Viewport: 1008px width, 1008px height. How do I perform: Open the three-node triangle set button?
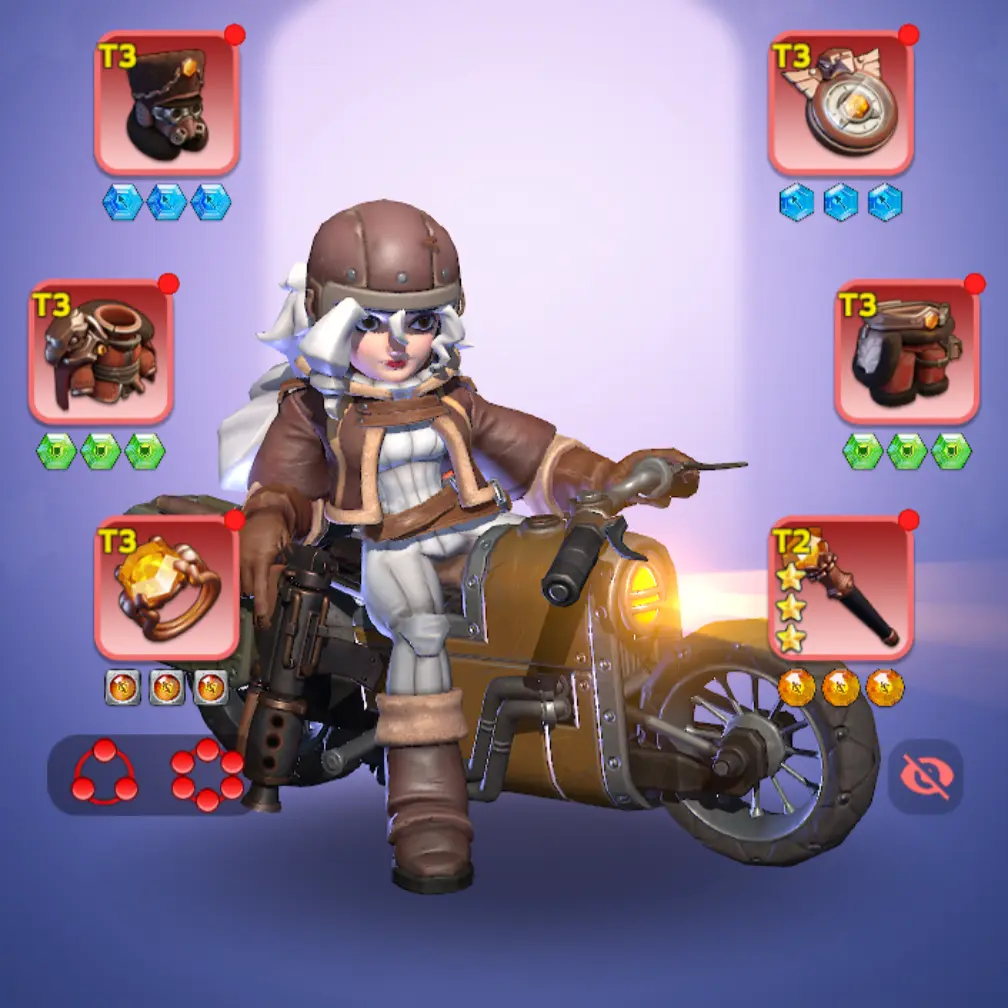[104, 774]
